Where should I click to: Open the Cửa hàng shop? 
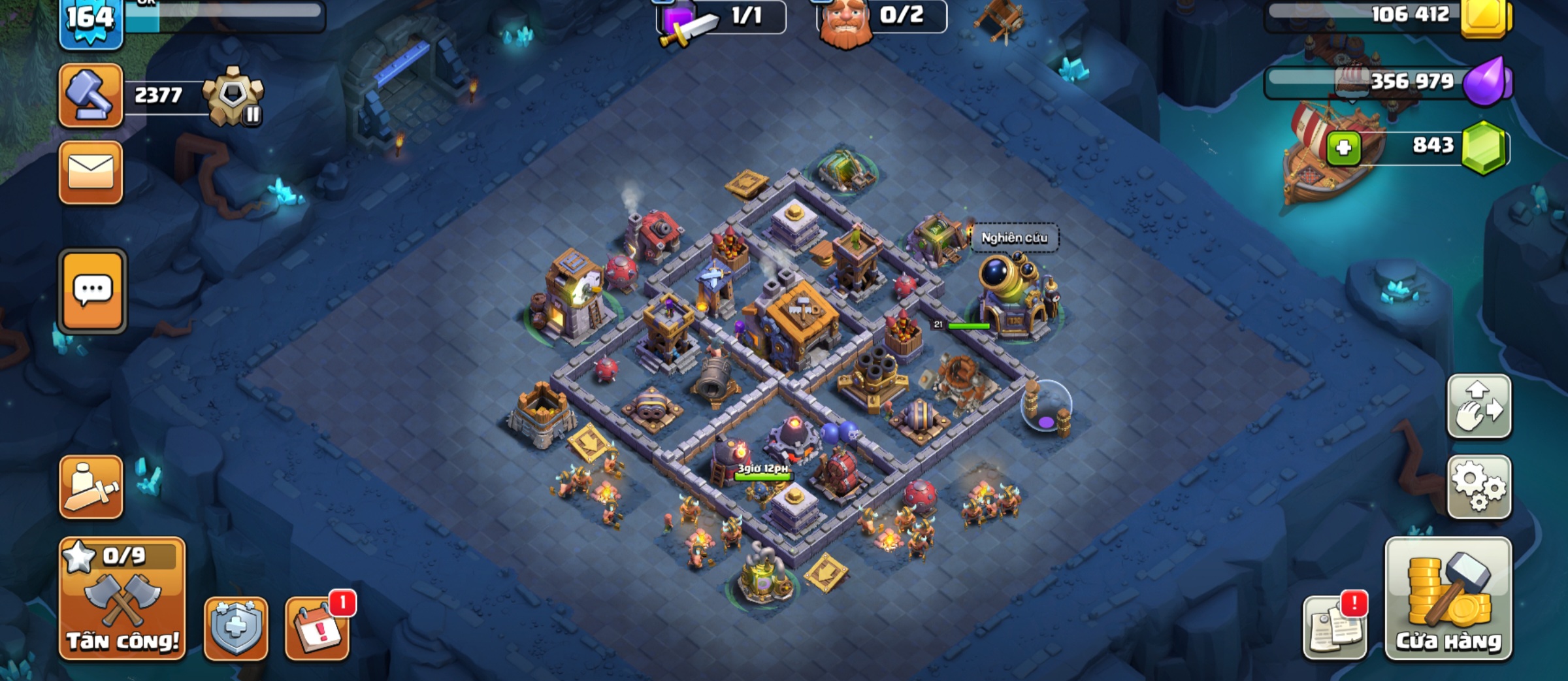(1448, 599)
